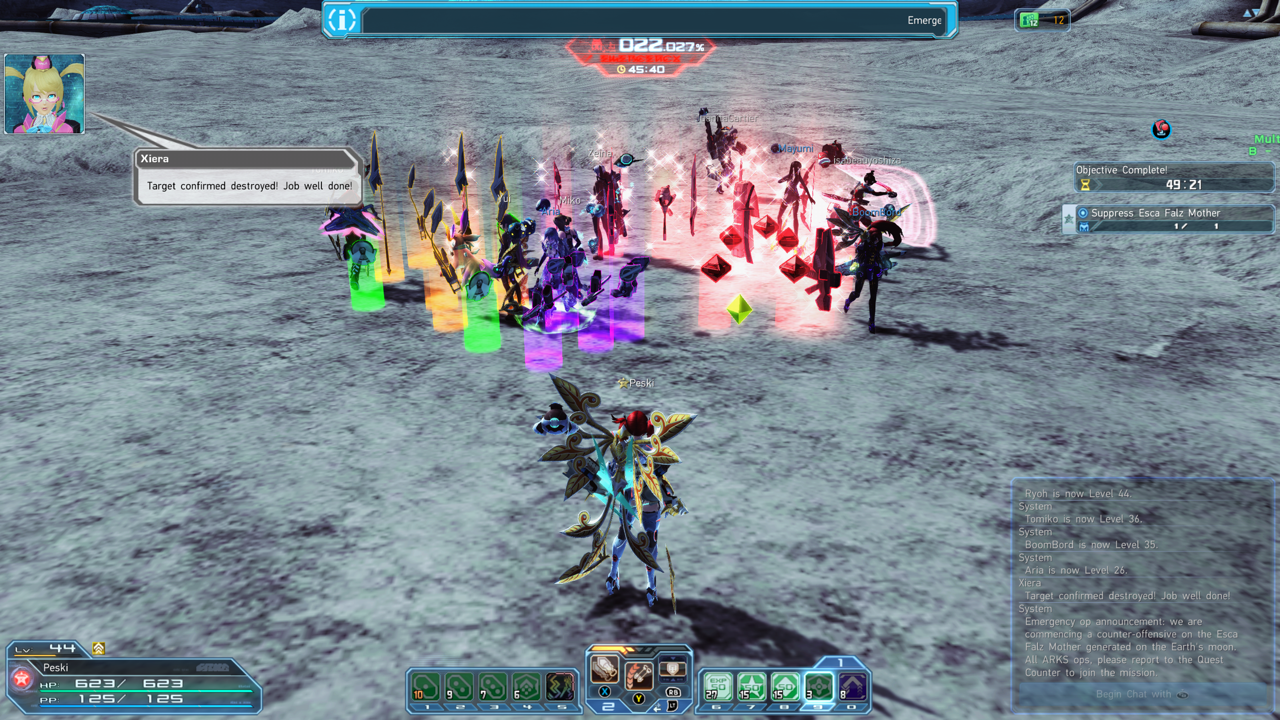Image resolution: width=1280 pixels, height=720 pixels.
Task: Click the gold chevron buff icon
Action: pos(98,648)
